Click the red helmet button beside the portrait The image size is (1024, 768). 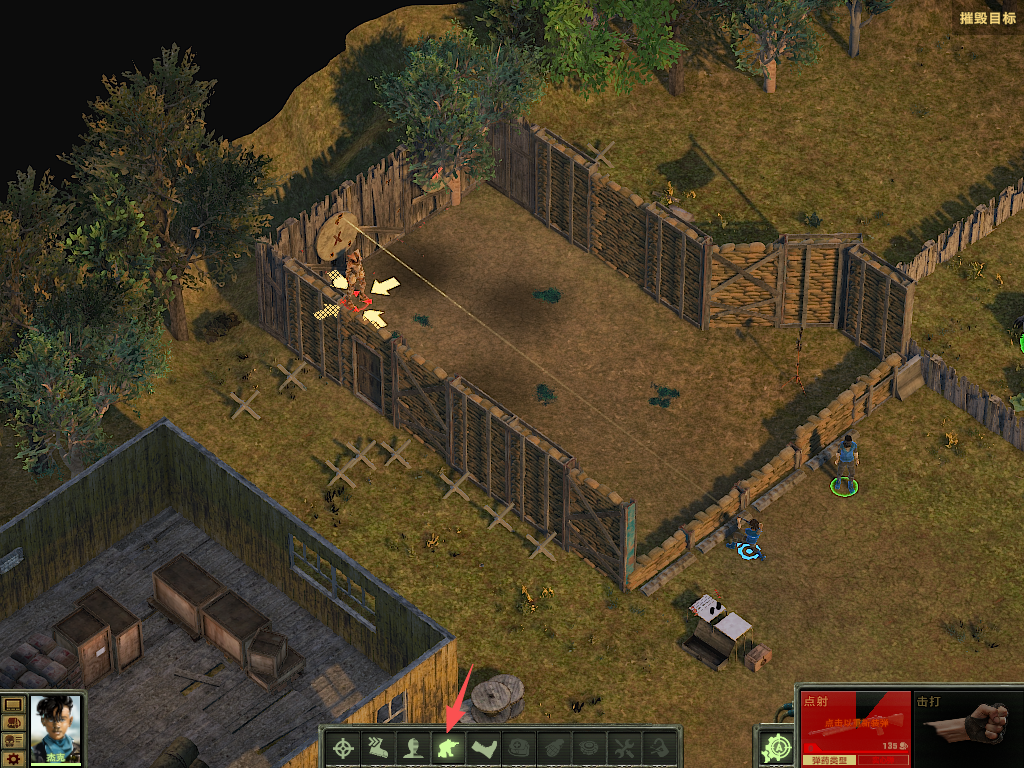point(14,723)
